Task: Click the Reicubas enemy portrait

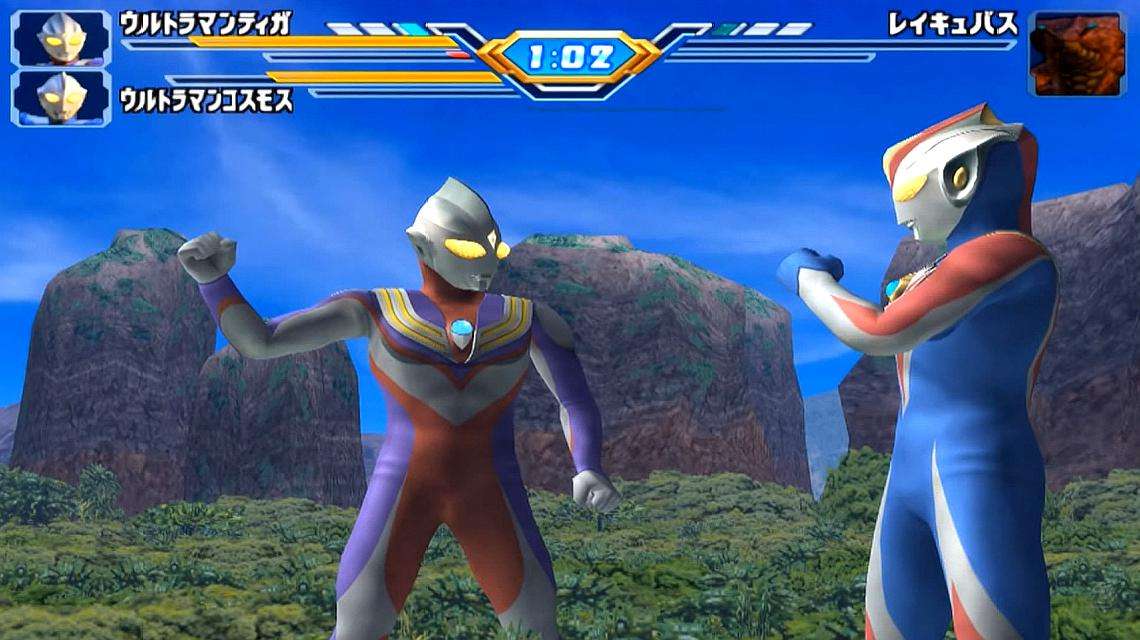Action: point(1077,54)
